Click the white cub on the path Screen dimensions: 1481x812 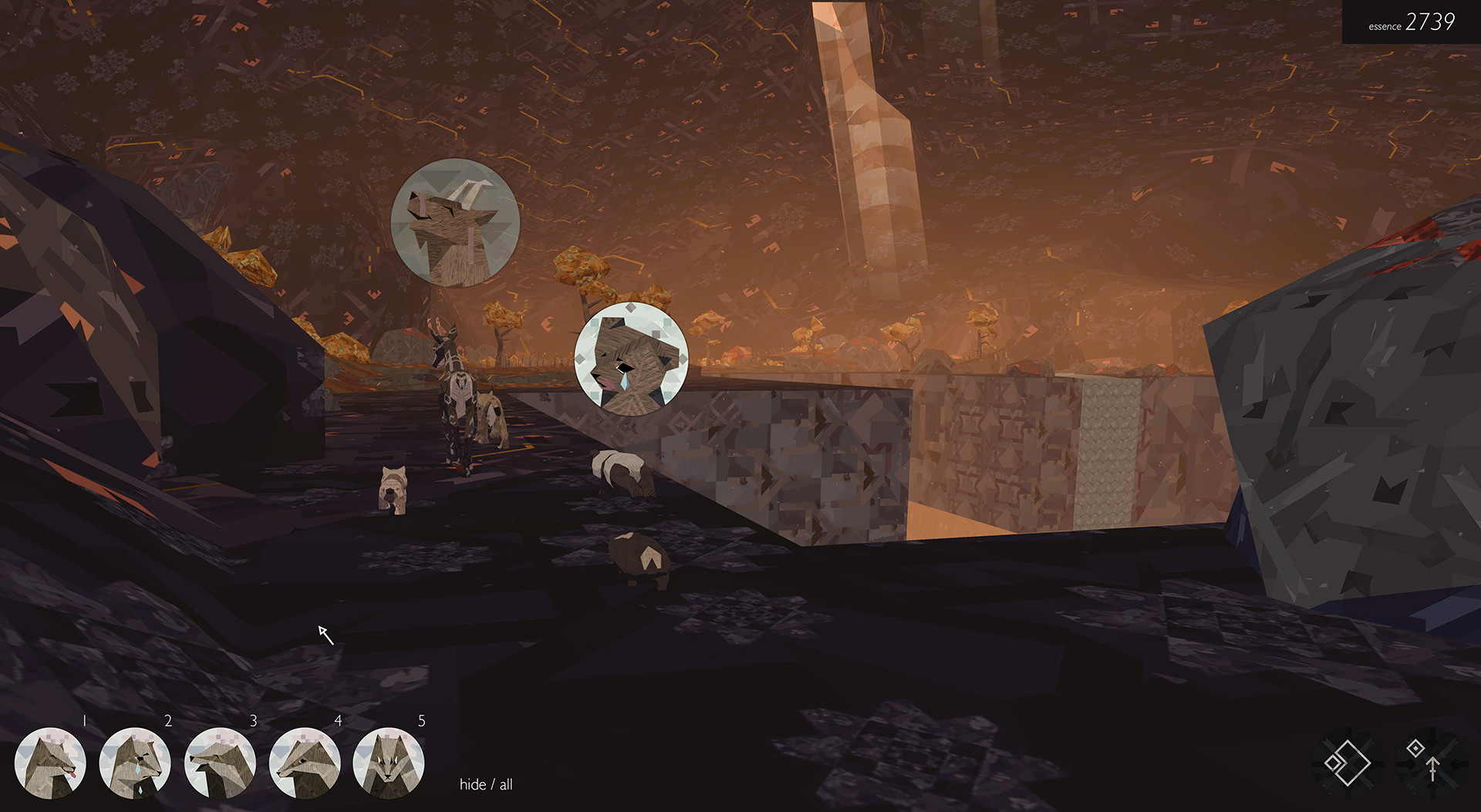tap(393, 487)
